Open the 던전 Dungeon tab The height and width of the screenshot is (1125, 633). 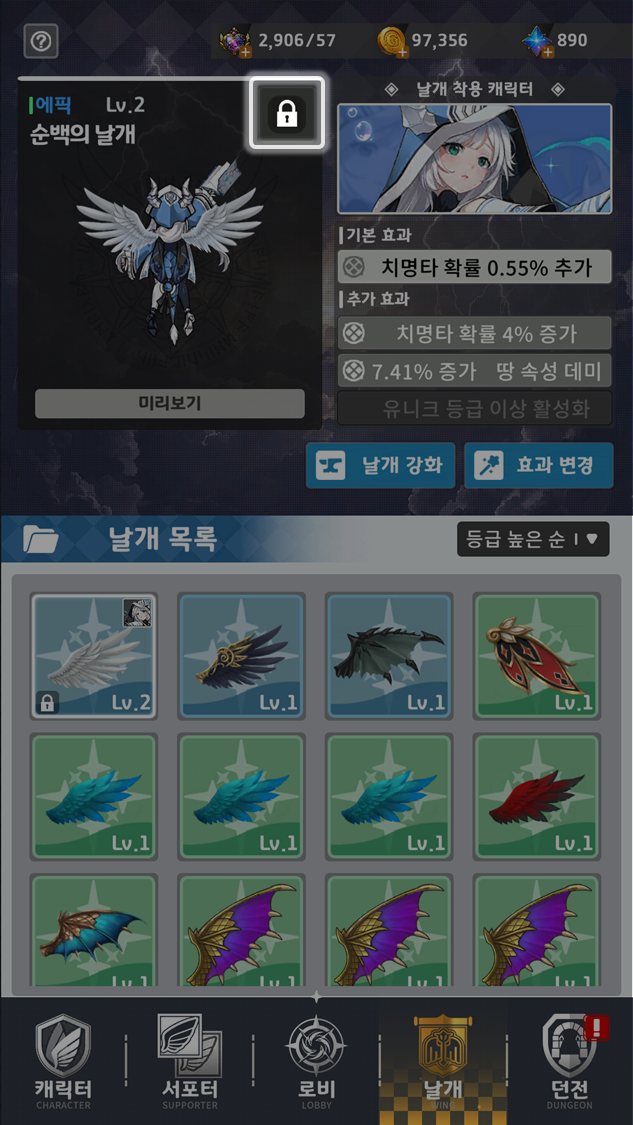click(x=569, y=1062)
